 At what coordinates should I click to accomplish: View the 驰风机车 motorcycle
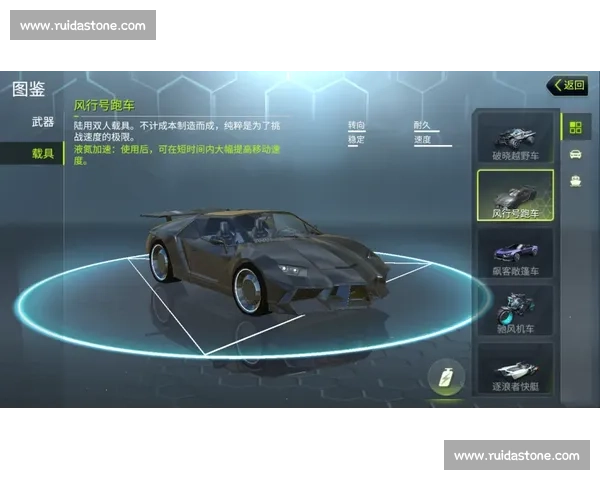pos(515,310)
